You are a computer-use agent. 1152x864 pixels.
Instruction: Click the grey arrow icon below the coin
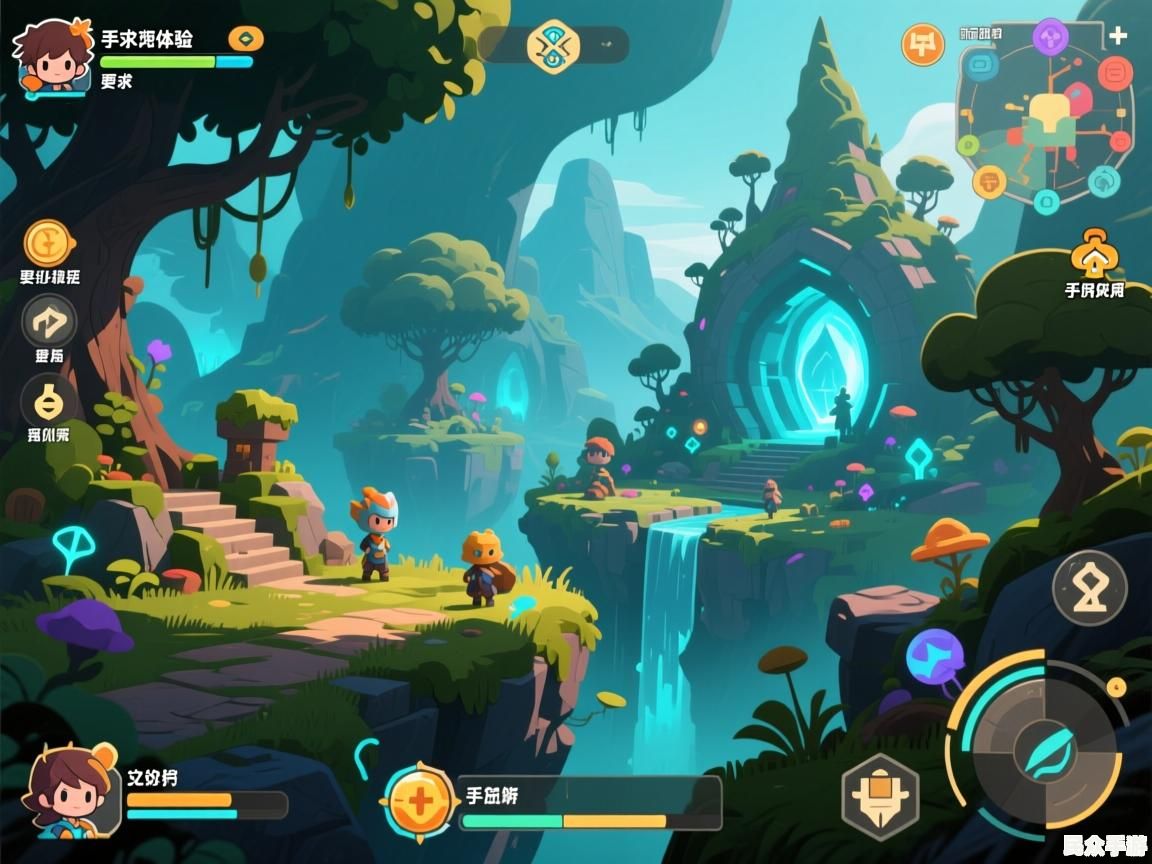(49, 322)
